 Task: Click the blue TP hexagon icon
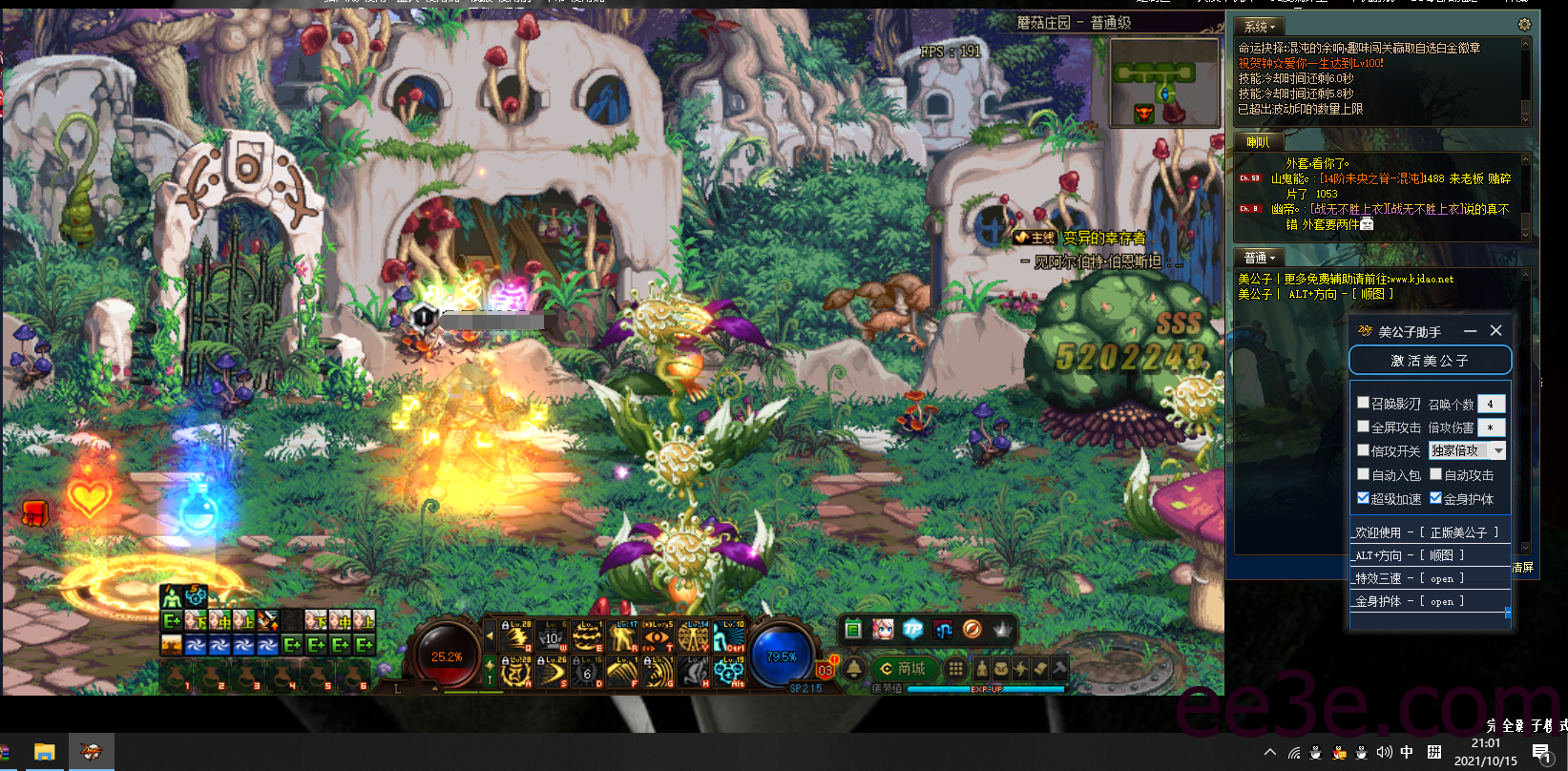[x=913, y=629]
